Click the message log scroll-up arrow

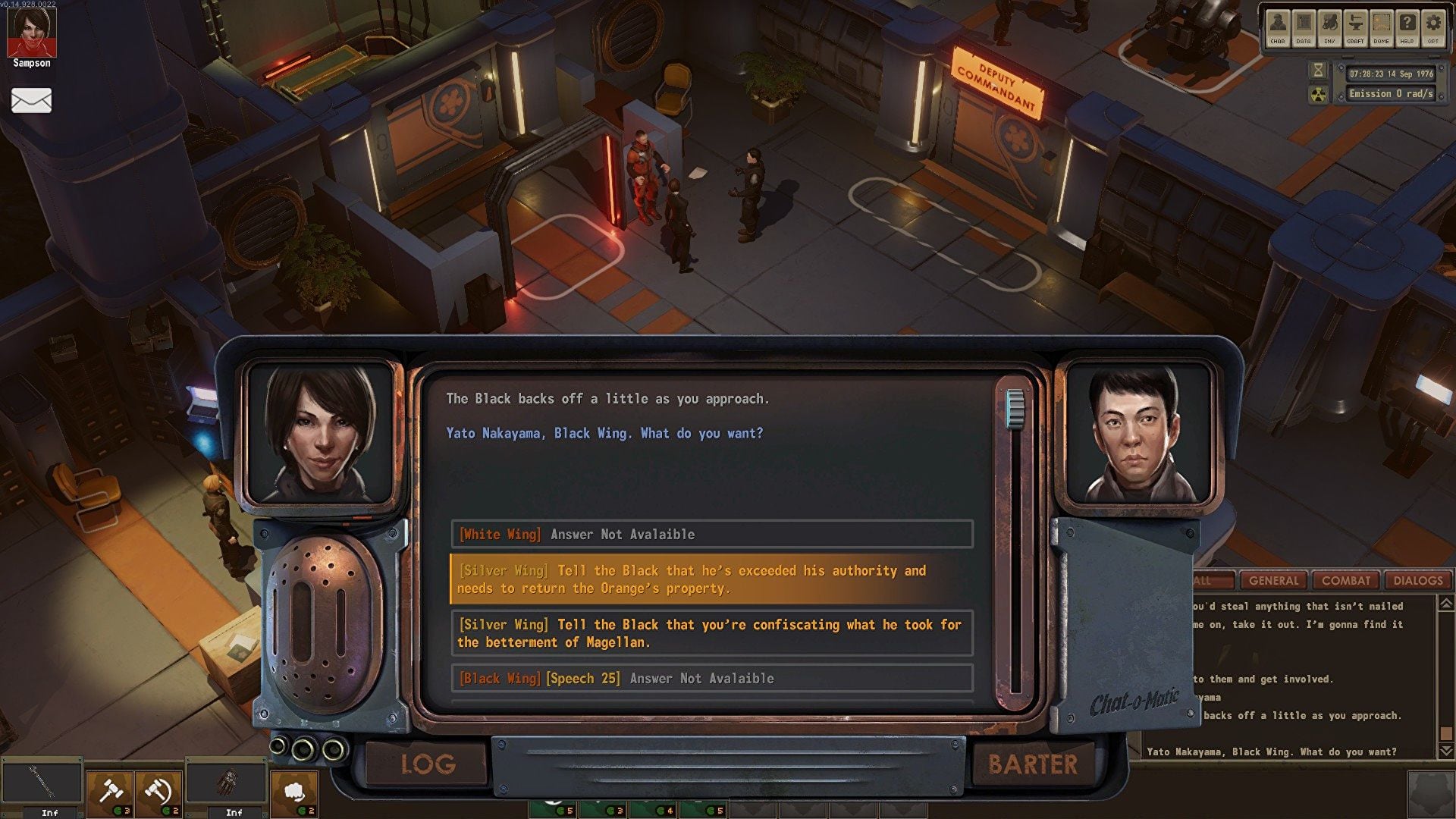(1446, 604)
